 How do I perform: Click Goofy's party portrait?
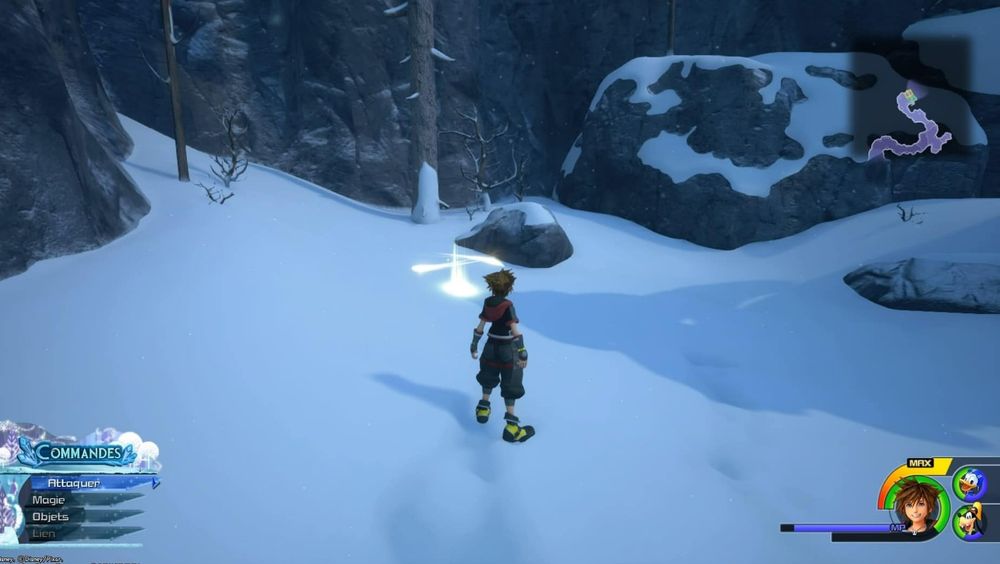(x=968, y=522)
